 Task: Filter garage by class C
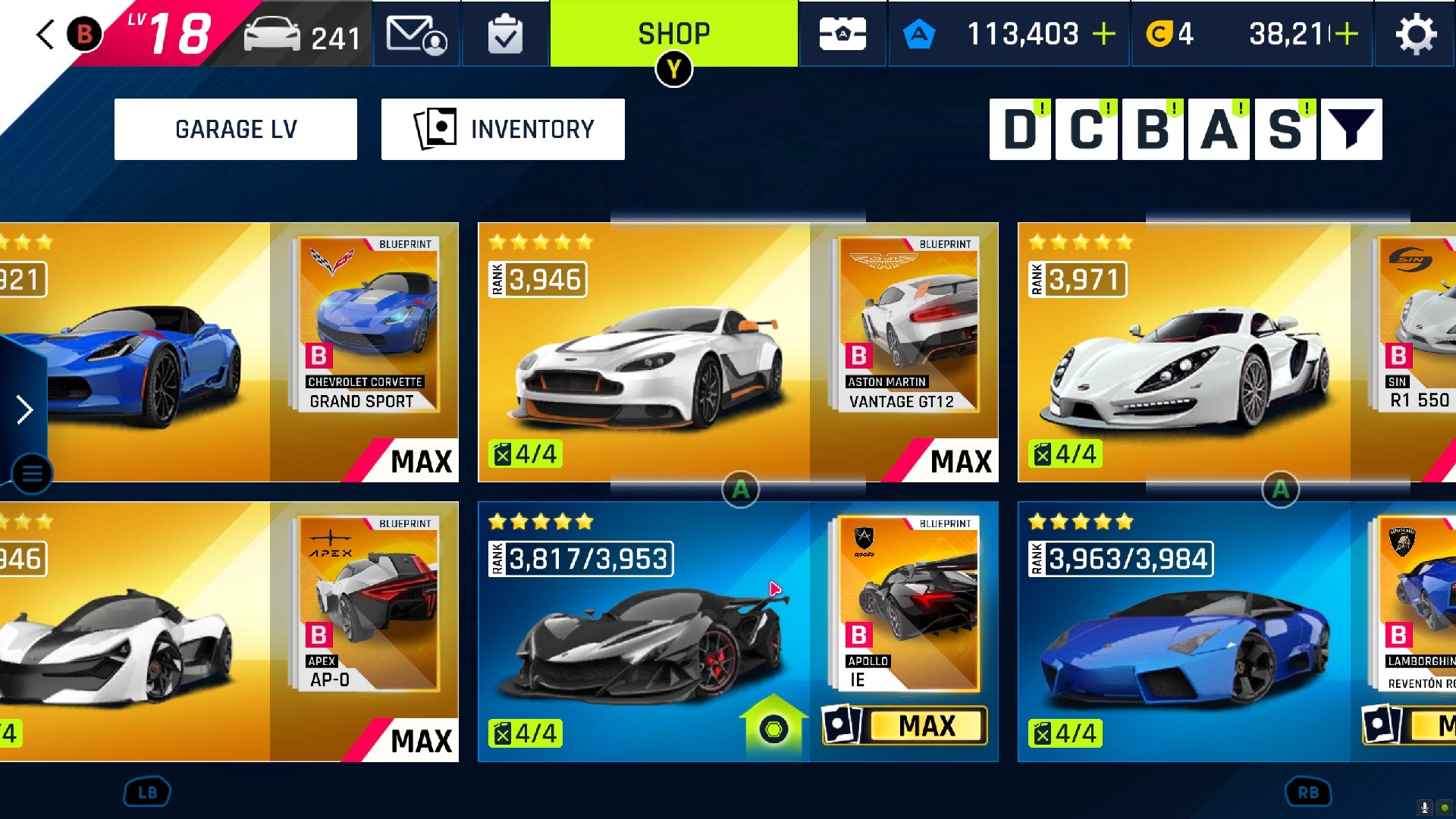point(1086,129)
